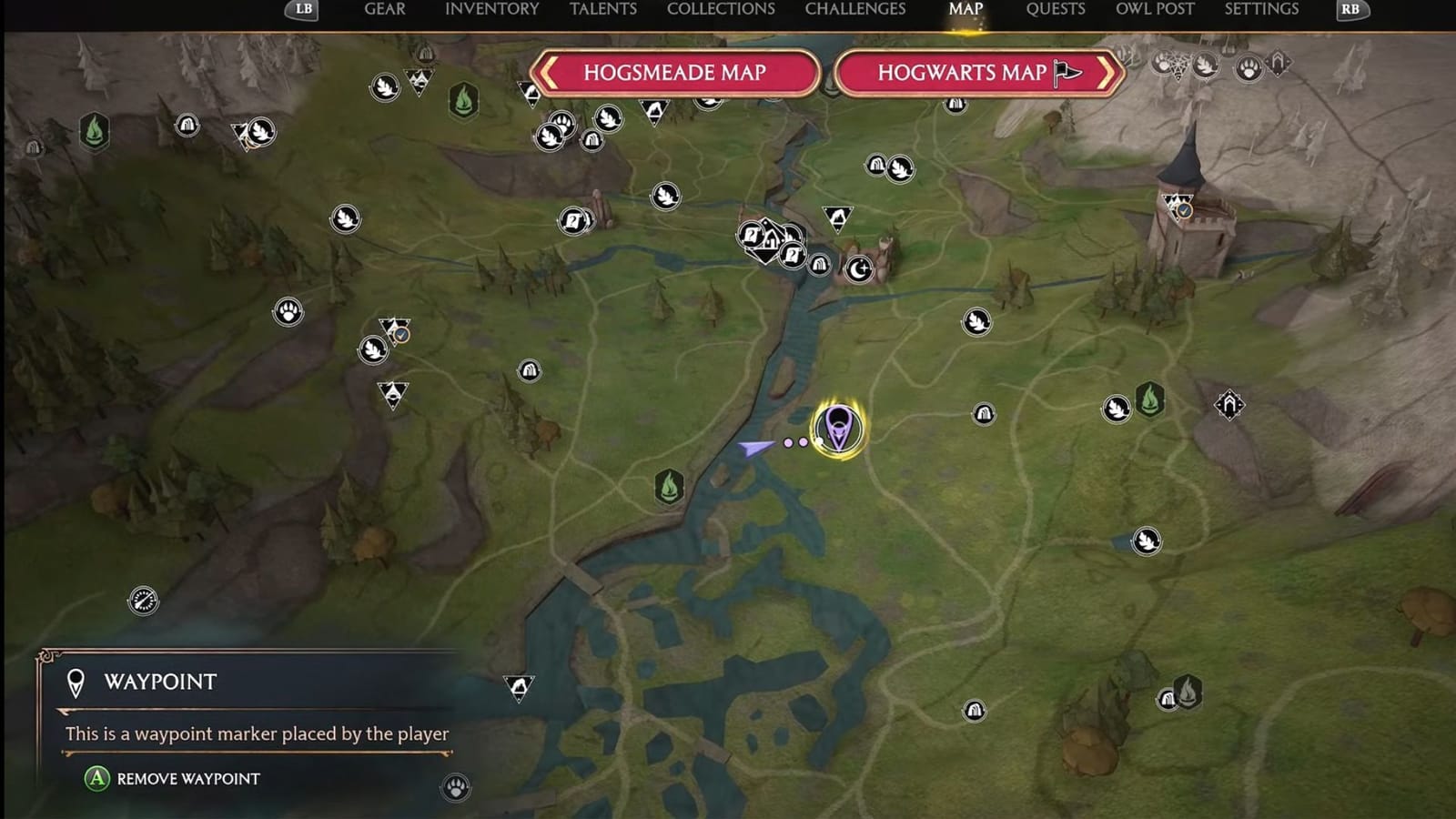Click the clock-marked tower icon on the far right
The width and height of the screenshot is (1456, 819).
pyautogui.click(x=1185, y=210)
